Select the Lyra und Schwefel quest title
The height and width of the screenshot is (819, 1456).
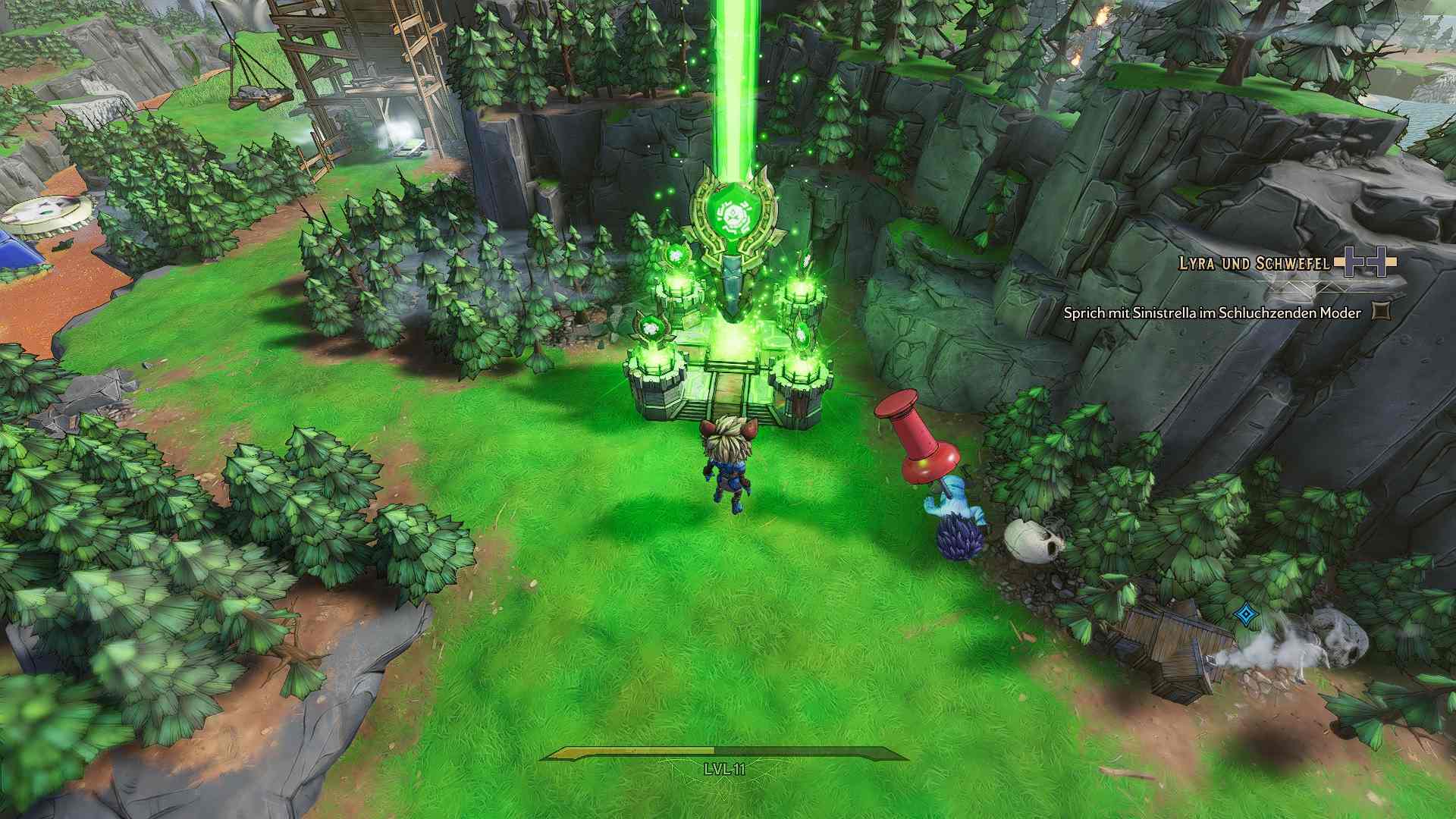click(1254, 263)
